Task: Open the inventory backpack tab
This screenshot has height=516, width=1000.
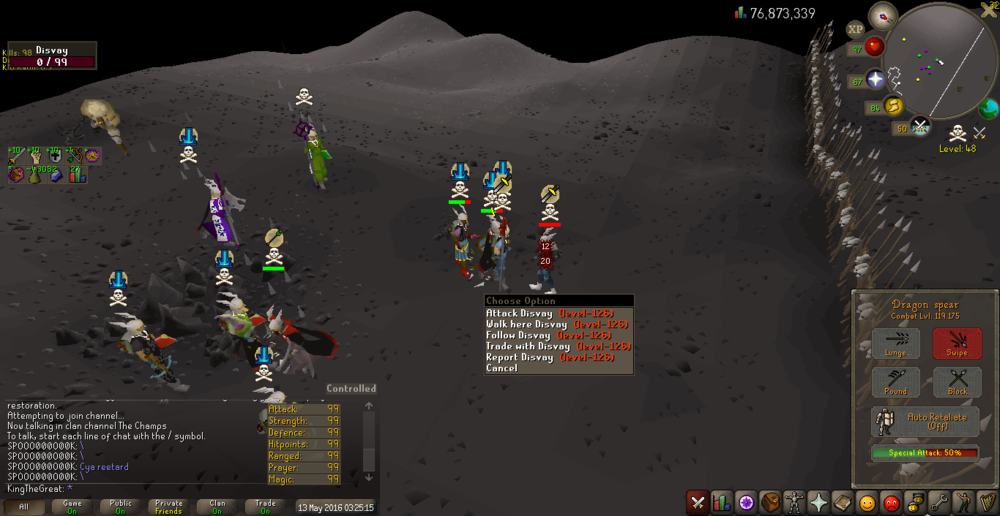Action: tap(770, 502)
